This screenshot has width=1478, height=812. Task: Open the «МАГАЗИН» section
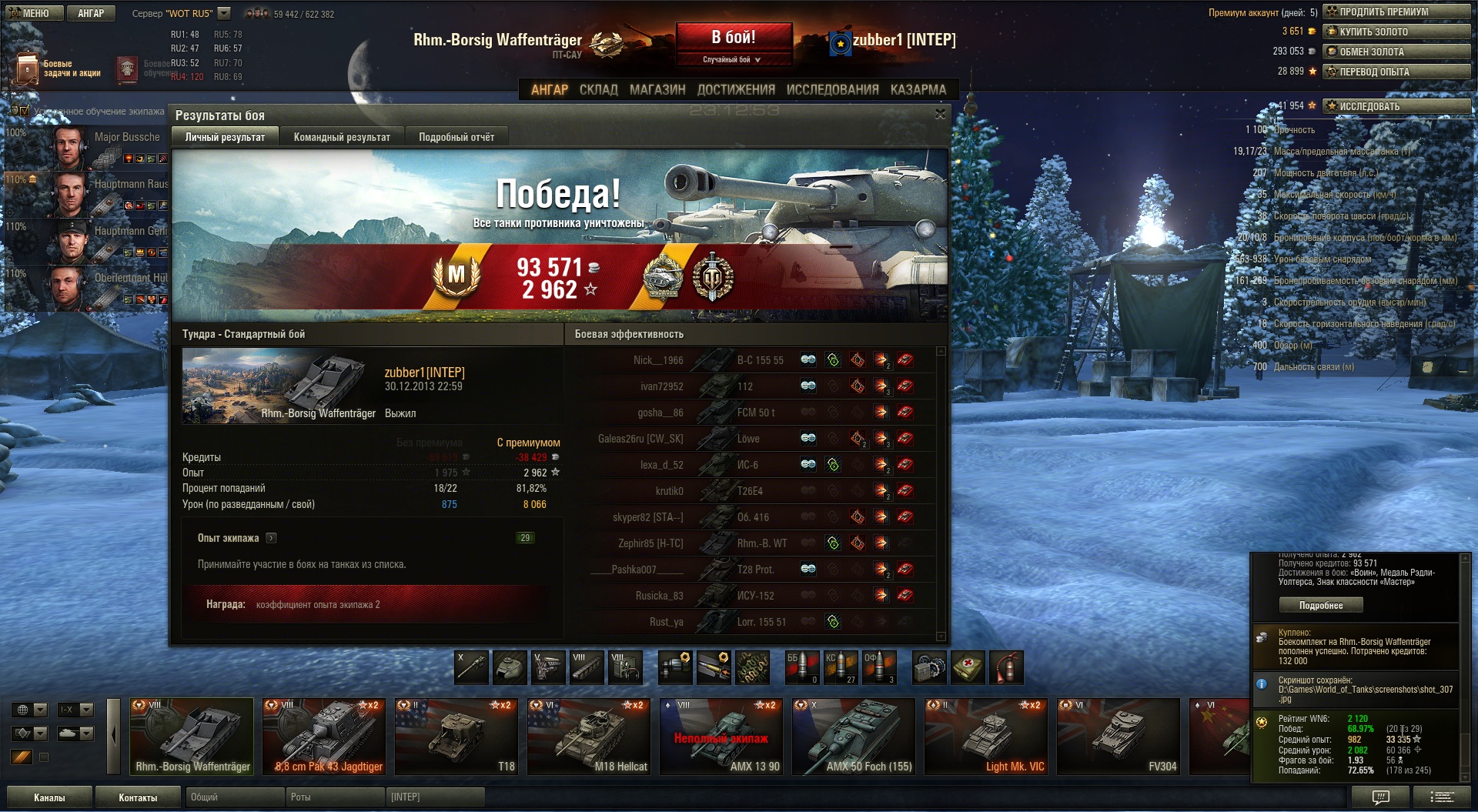657,89
